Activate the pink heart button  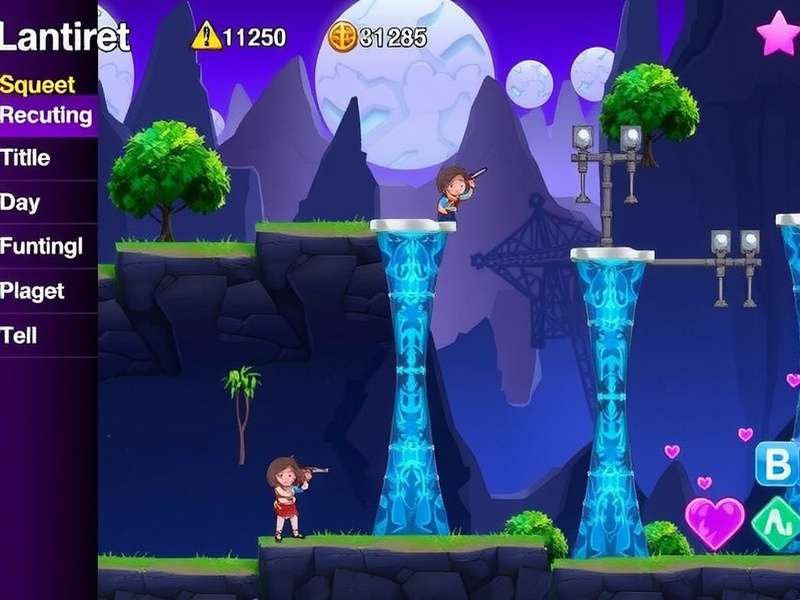tap(714, 522)
